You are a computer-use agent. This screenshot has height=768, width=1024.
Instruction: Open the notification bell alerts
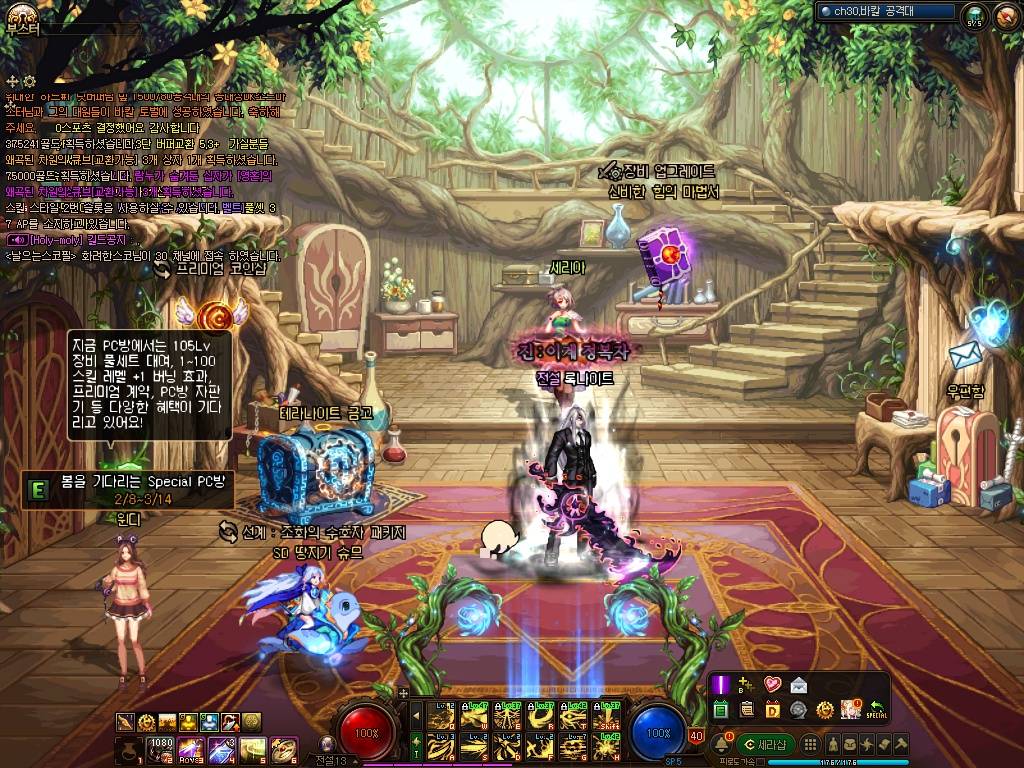tap(720, 744)
